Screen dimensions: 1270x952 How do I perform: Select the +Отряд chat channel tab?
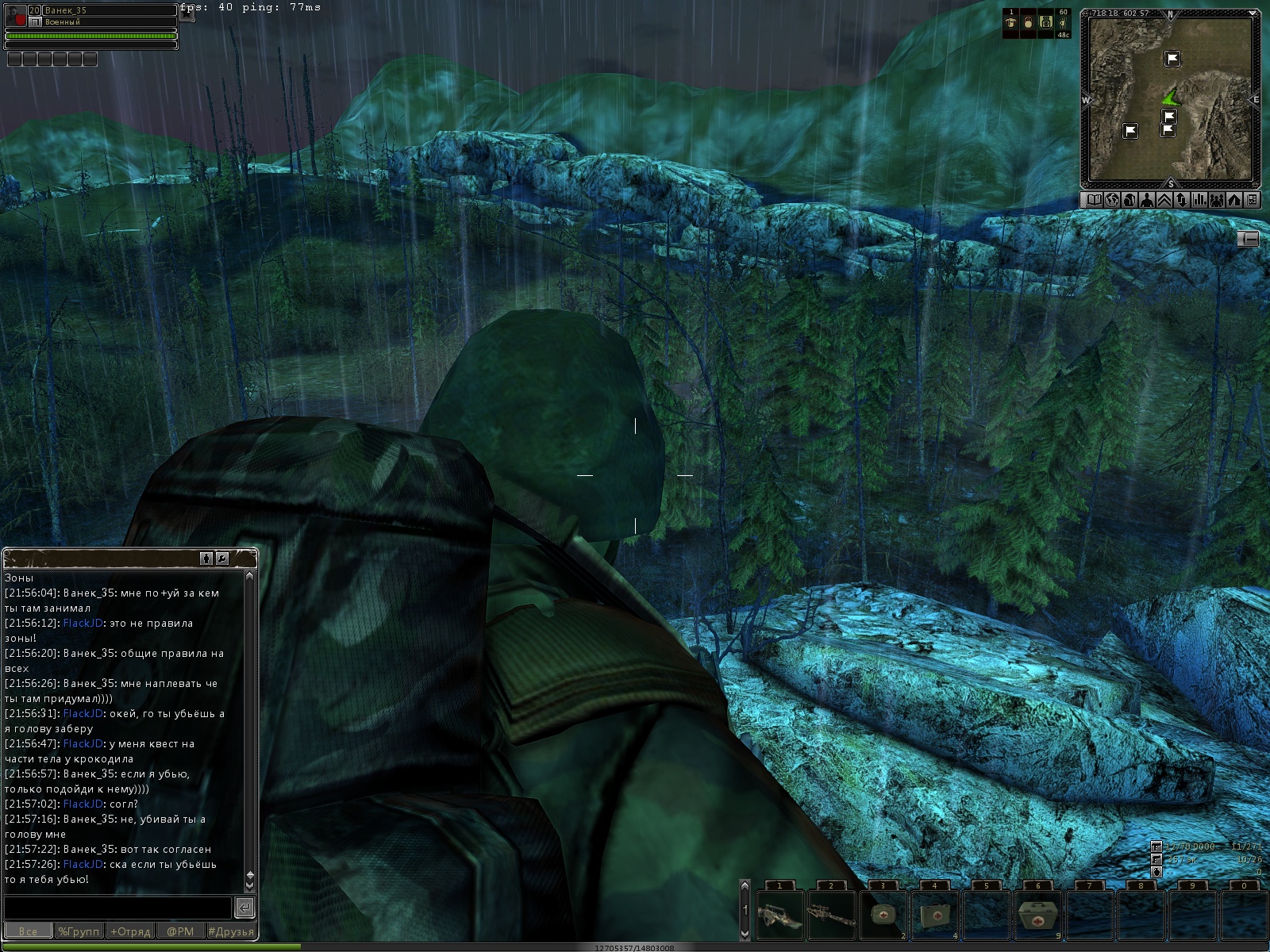pos(130,931)
